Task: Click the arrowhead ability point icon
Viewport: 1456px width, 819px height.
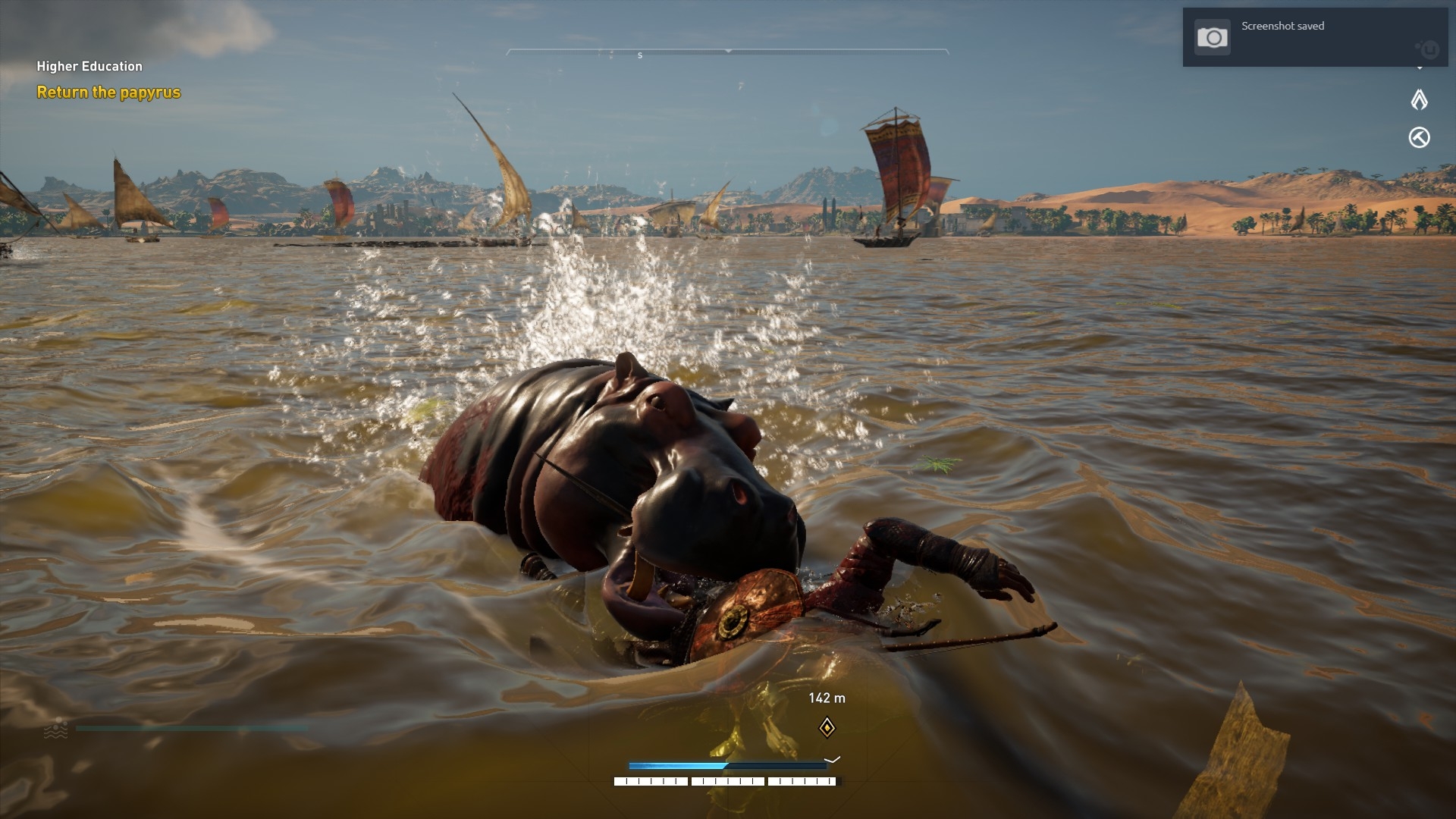Action: pyautogui.click(x=1419, y=99)
